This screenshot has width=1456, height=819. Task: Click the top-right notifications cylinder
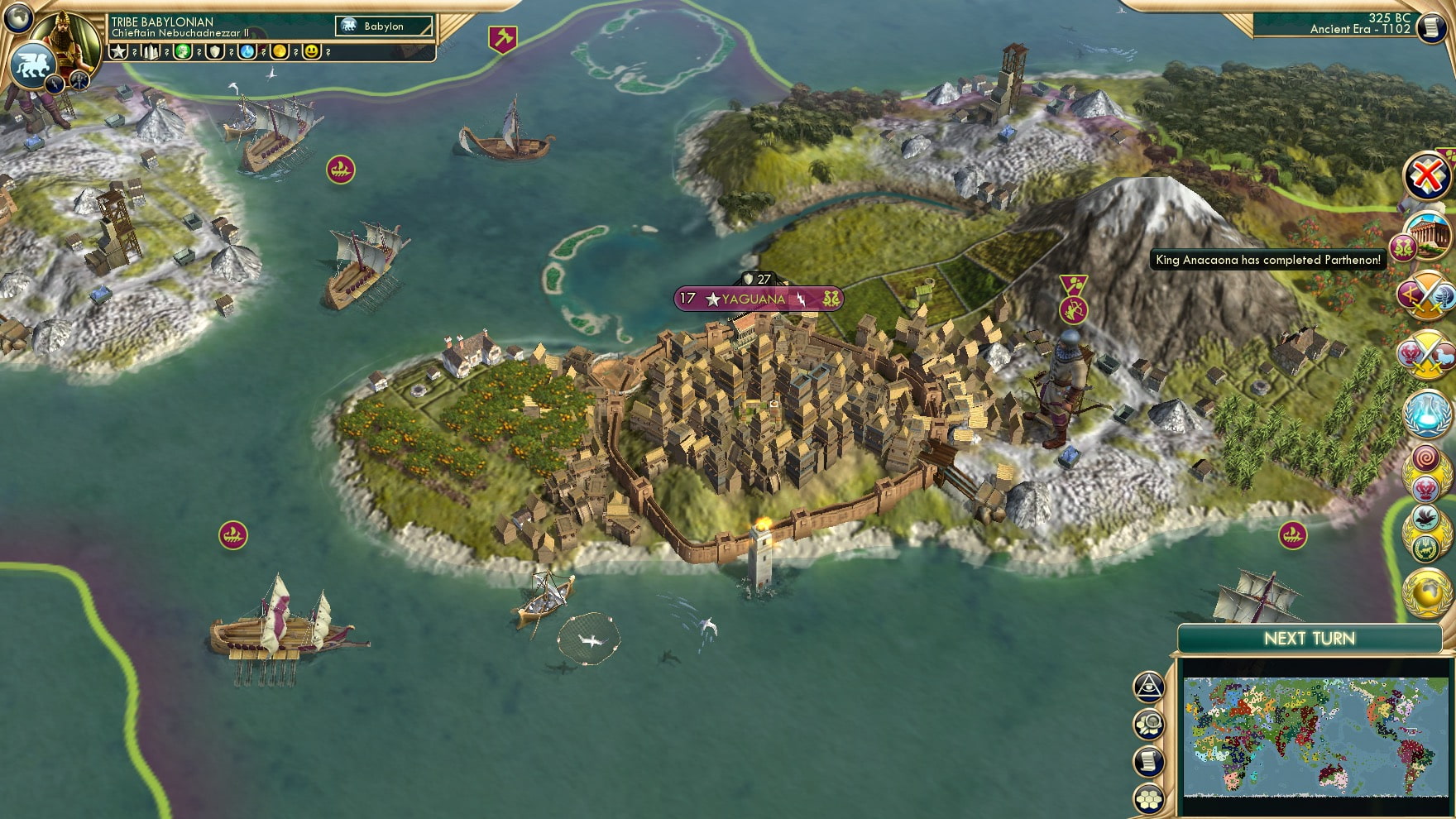pos(1432,29)
